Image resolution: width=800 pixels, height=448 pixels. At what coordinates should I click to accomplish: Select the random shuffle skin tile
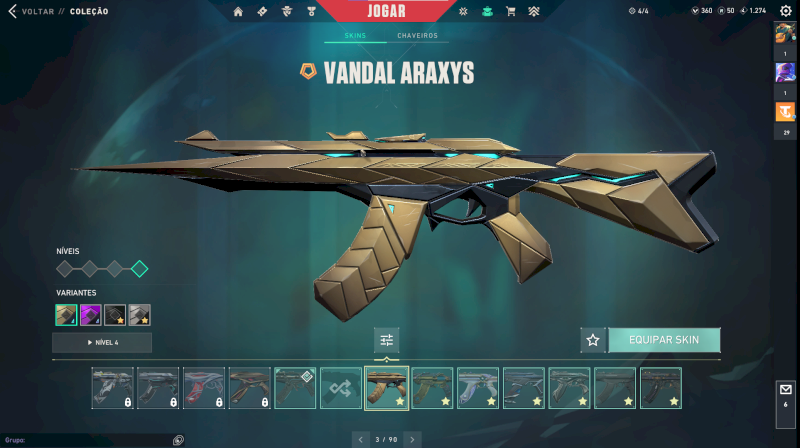341,387
